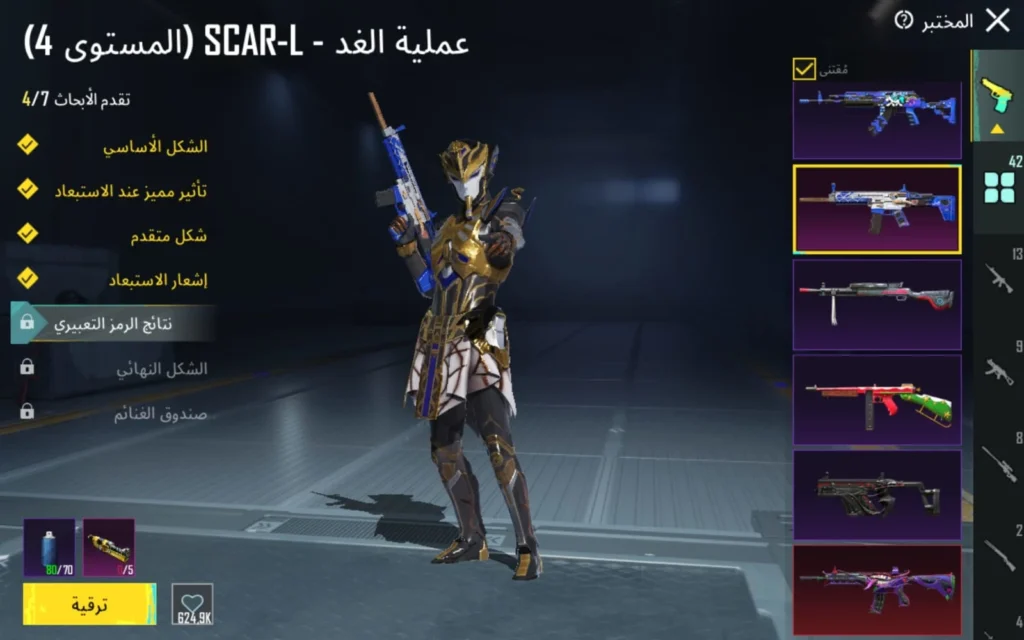
Task: Tap the yellow ترقية upgrade button
Action: [x=89, y=604]
